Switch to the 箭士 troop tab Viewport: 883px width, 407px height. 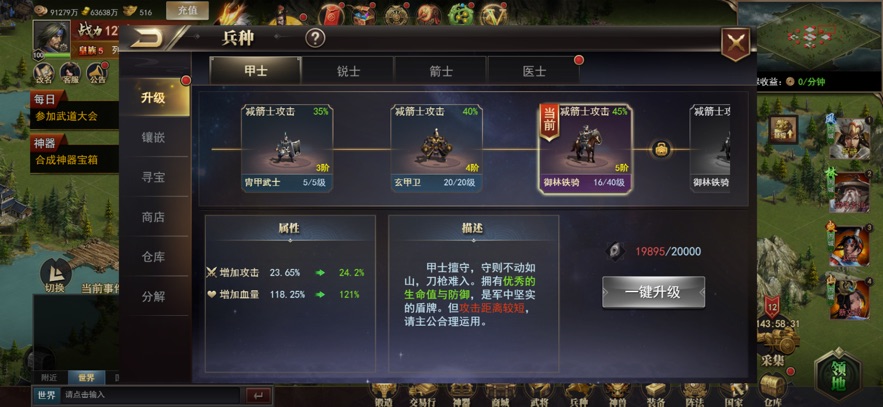click(x=441, y=71)
